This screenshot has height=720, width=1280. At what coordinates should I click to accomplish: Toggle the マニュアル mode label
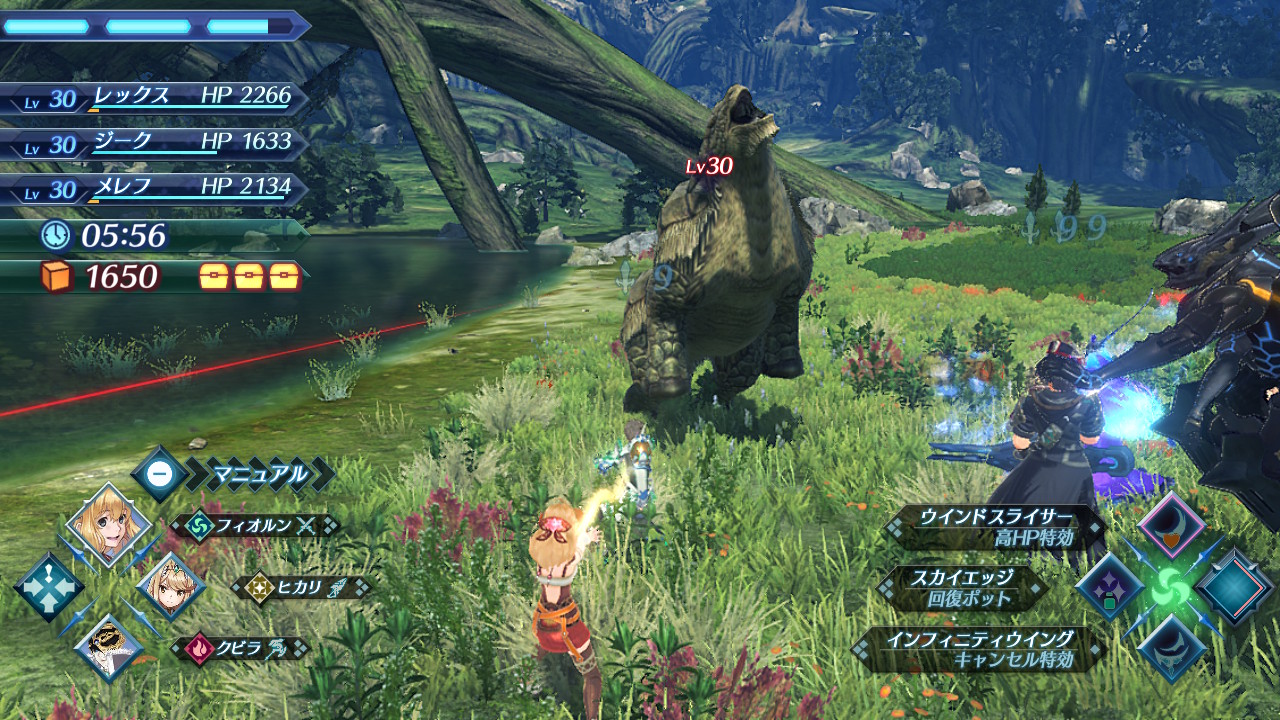click(x=258, y=474)
